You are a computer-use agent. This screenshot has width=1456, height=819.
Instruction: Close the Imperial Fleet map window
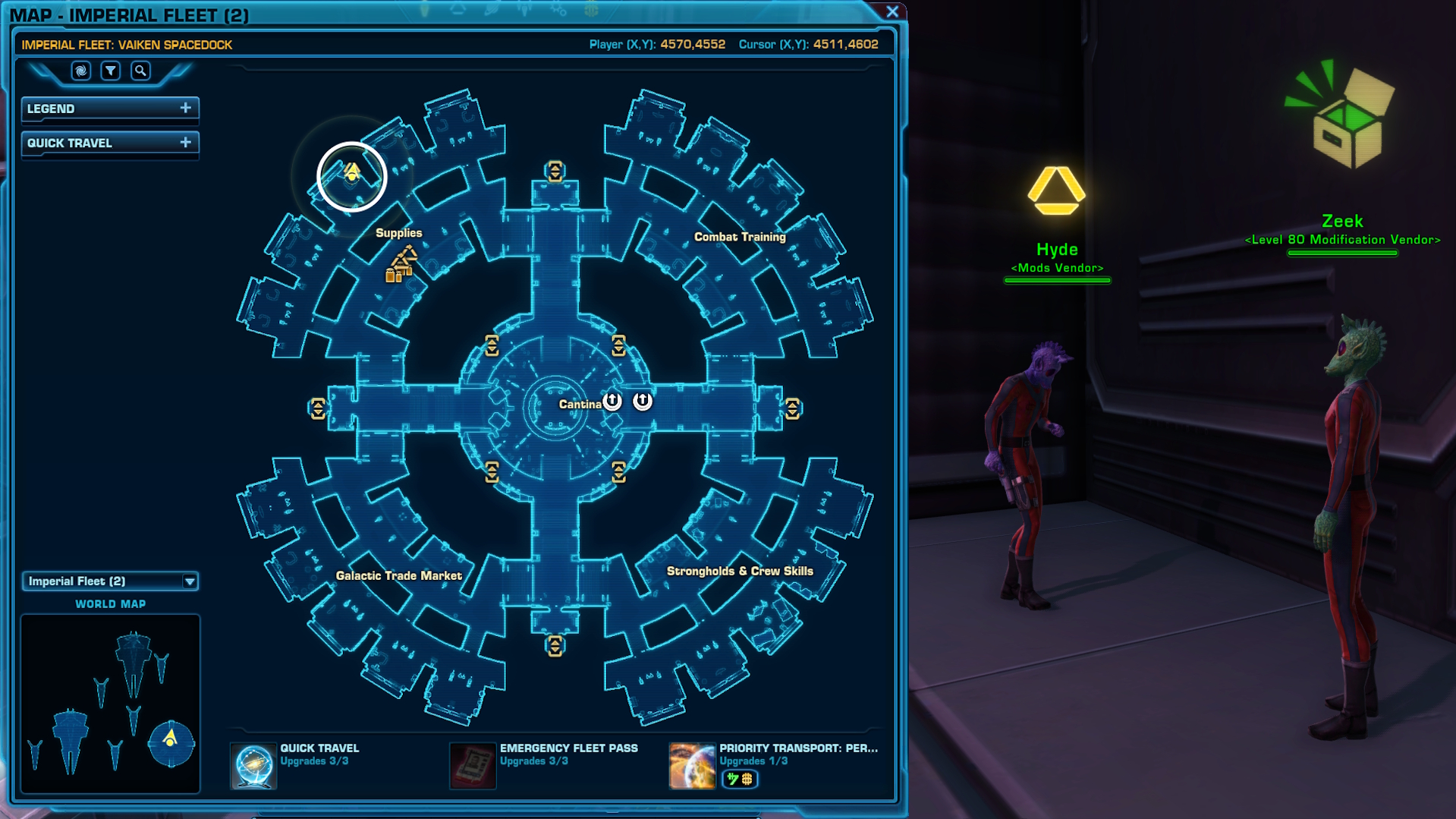click(x=892, y=12)
